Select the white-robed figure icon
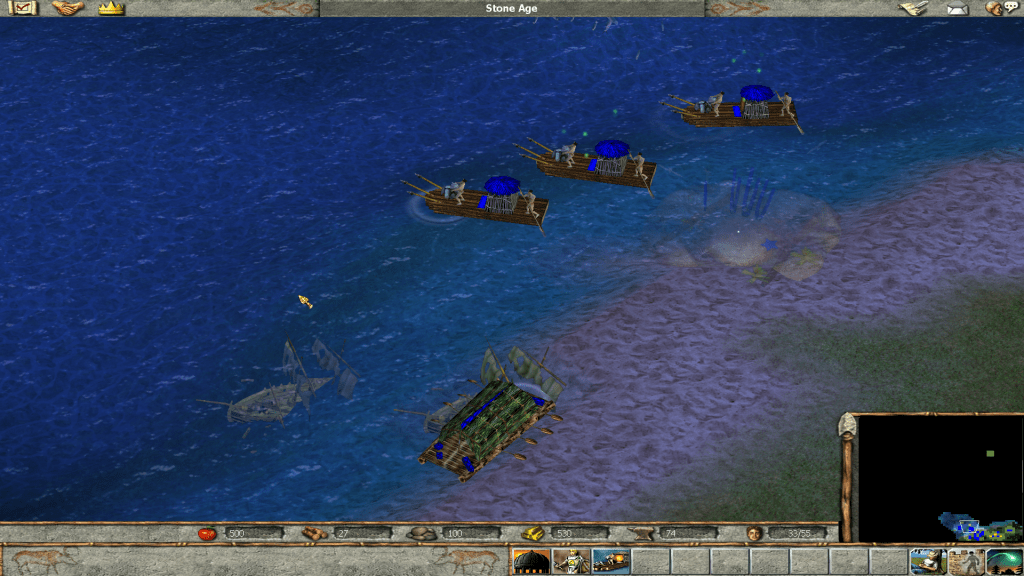The image size is (1024, 576). (570, 561)
